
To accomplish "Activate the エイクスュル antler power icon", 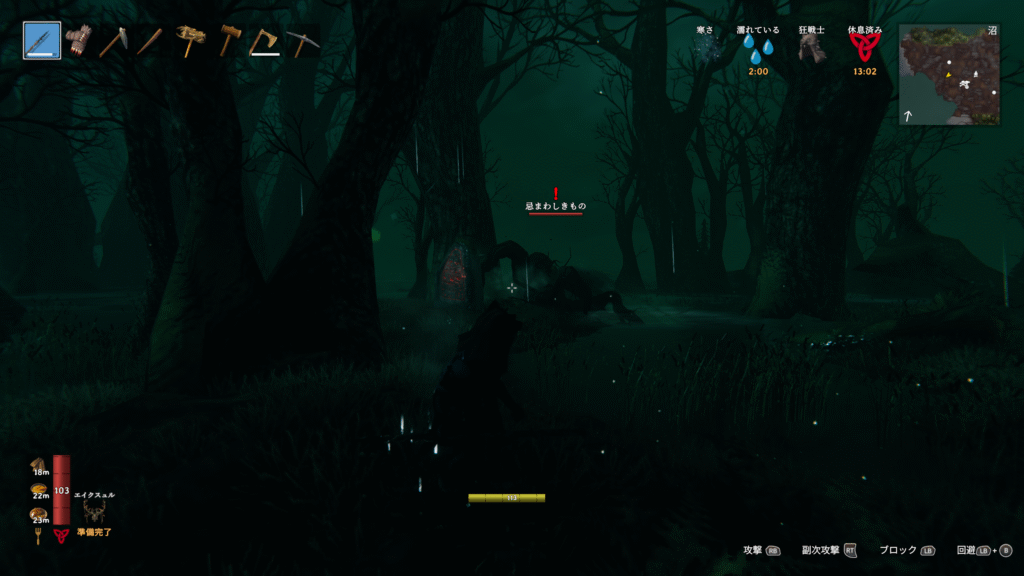I will pyautogui.click(x=95, y=511).
